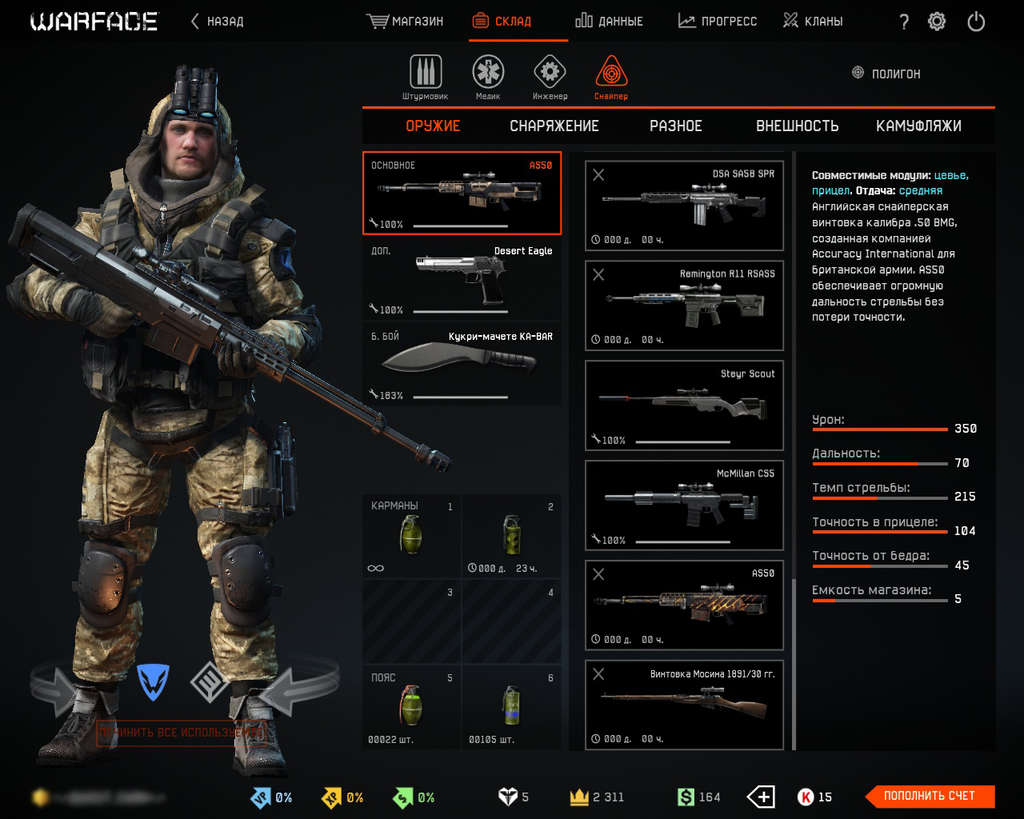Open the Данные menu

coord(610,21)
